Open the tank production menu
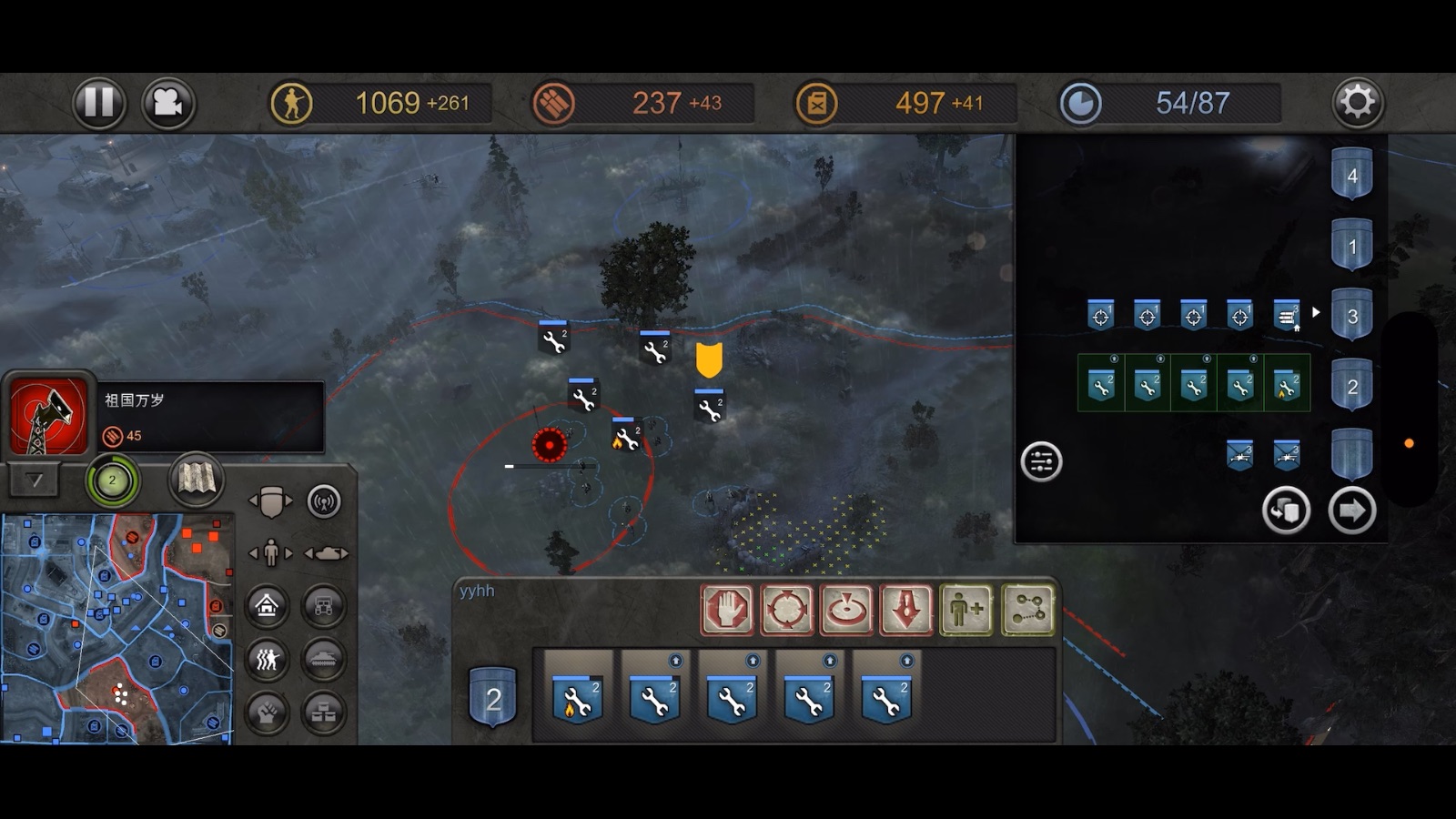The image size is (1456, 819). 324,659
